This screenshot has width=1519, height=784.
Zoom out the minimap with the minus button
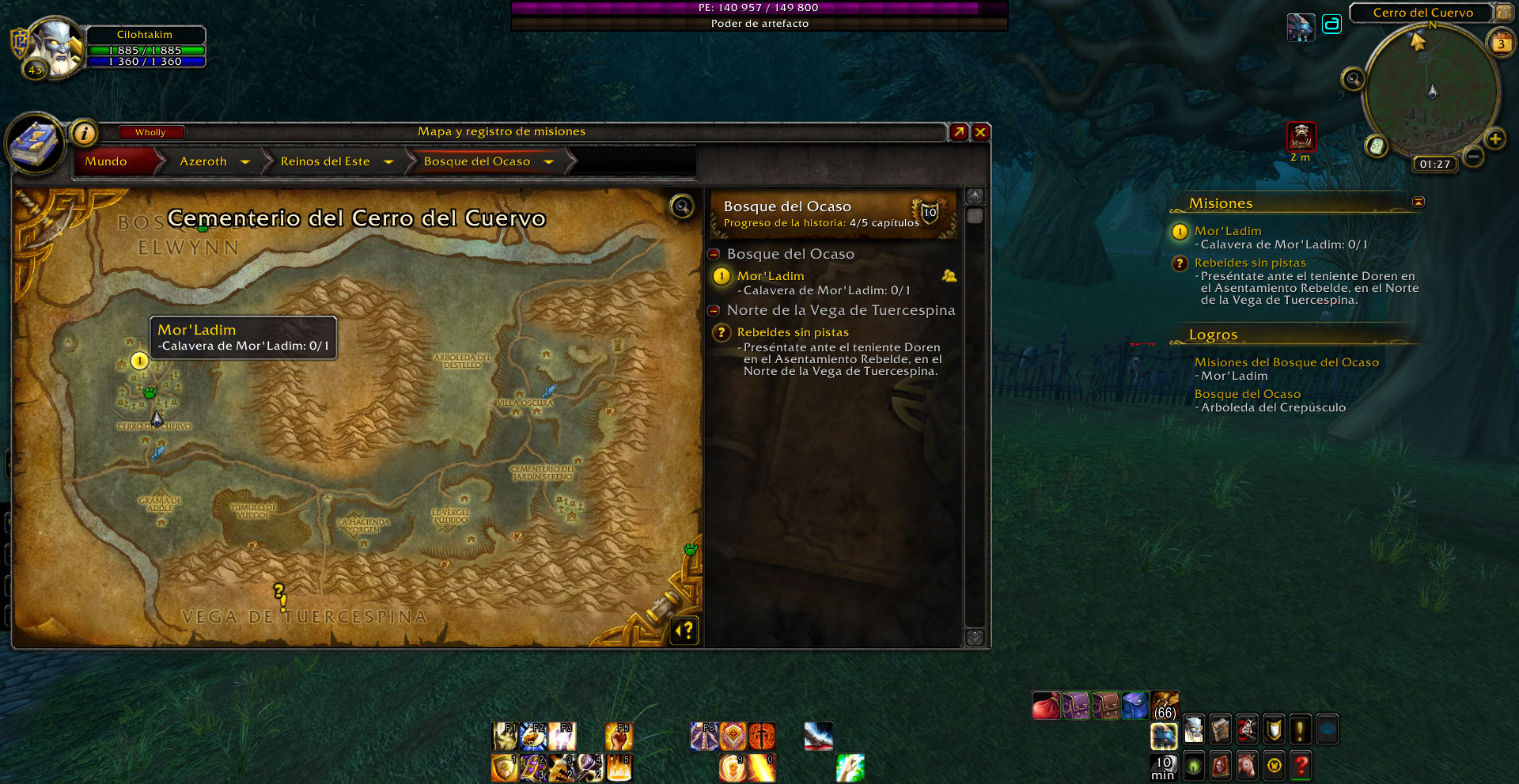(1472, 157)
